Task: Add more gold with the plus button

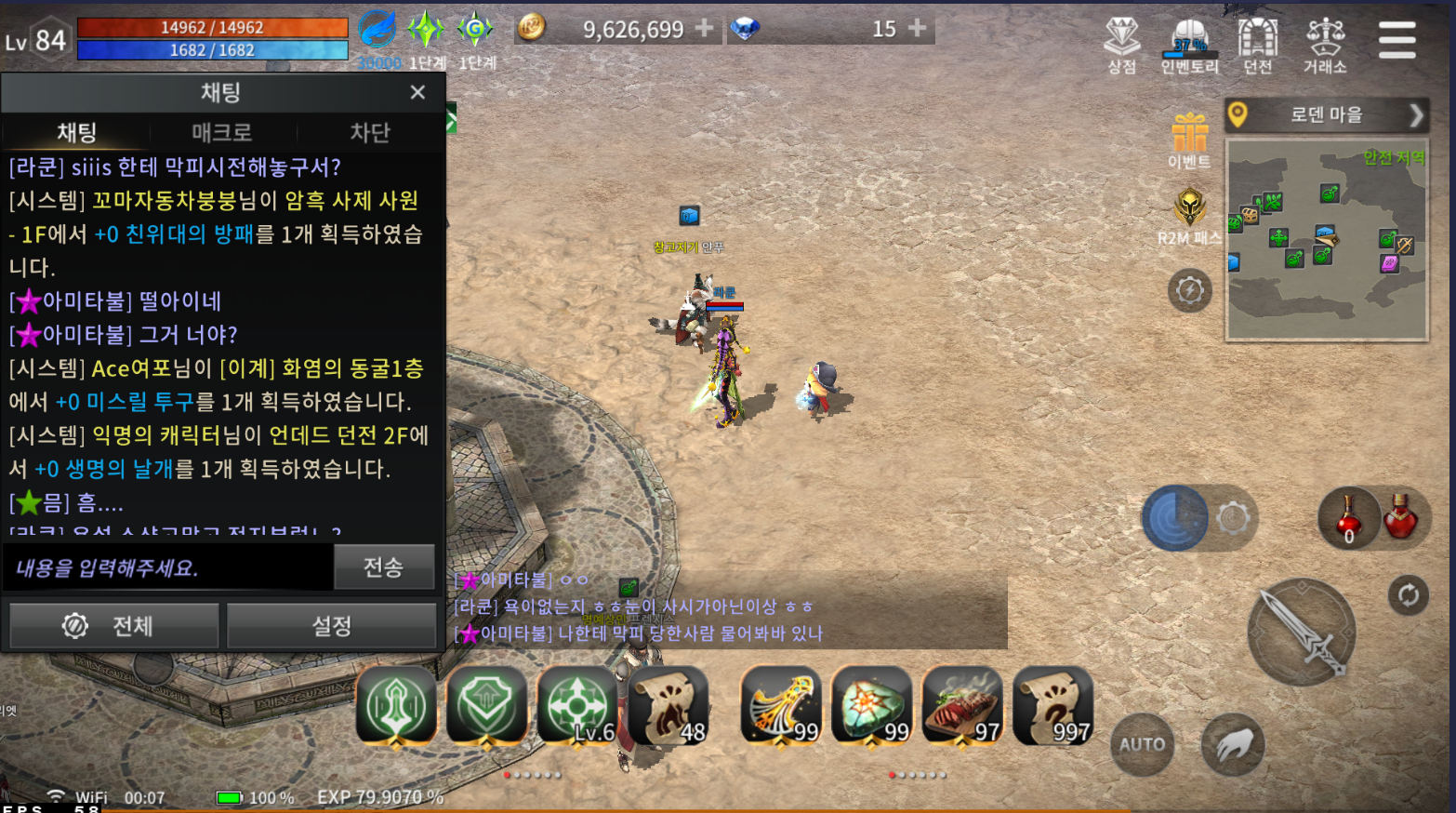Action: tap(705, 29)
